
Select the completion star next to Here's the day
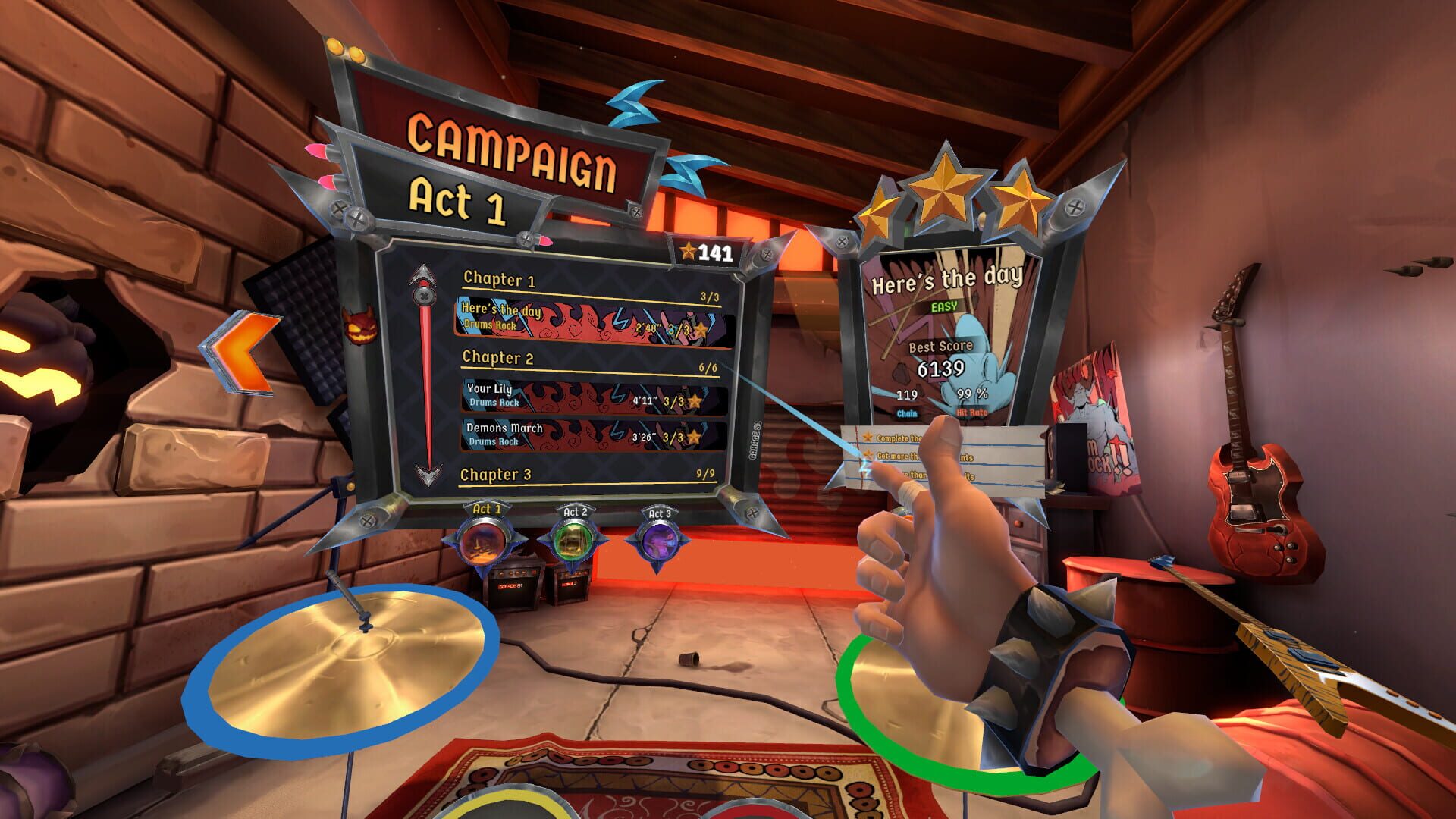pos(702,328)
